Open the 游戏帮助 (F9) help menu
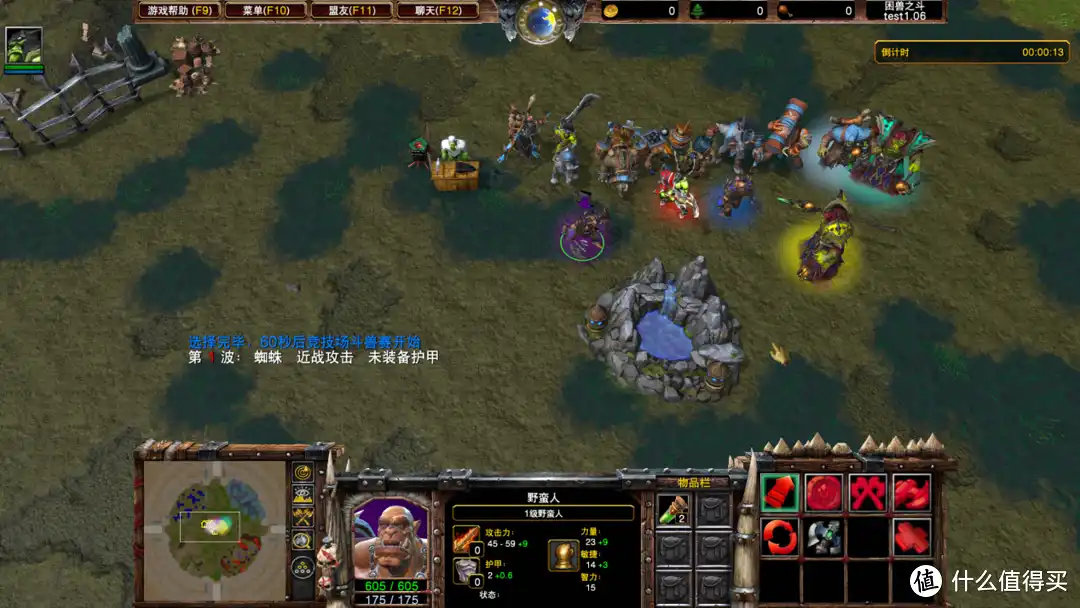1080x608 pixels. pos(180,11)
